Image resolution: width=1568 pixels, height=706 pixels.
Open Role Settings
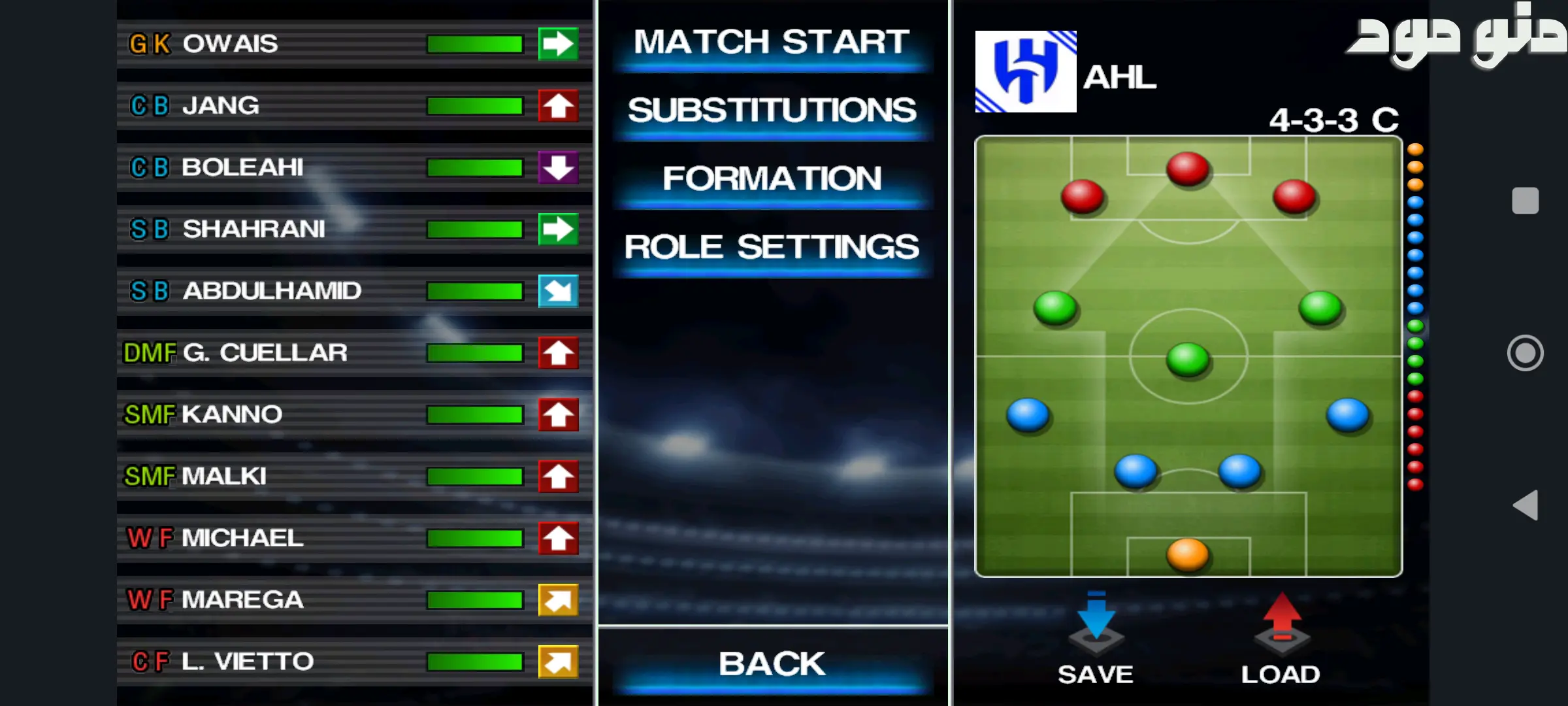click(x=772, y=248)
